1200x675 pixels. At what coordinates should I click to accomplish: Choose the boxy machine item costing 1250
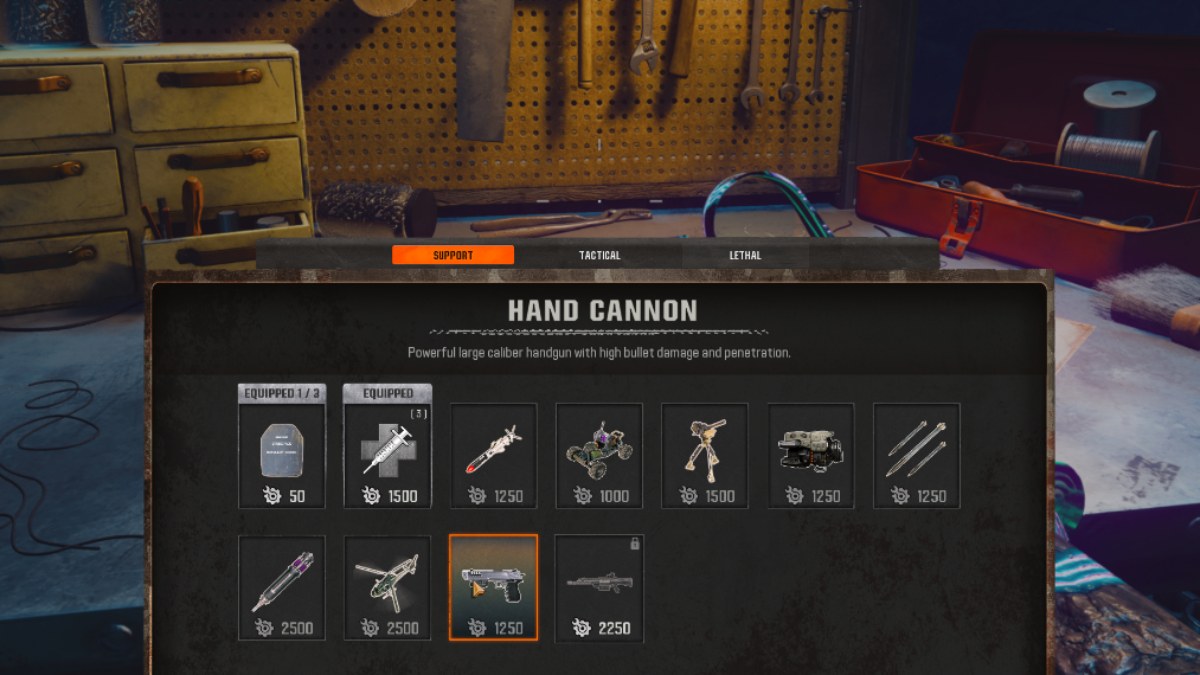click(811, 455)
